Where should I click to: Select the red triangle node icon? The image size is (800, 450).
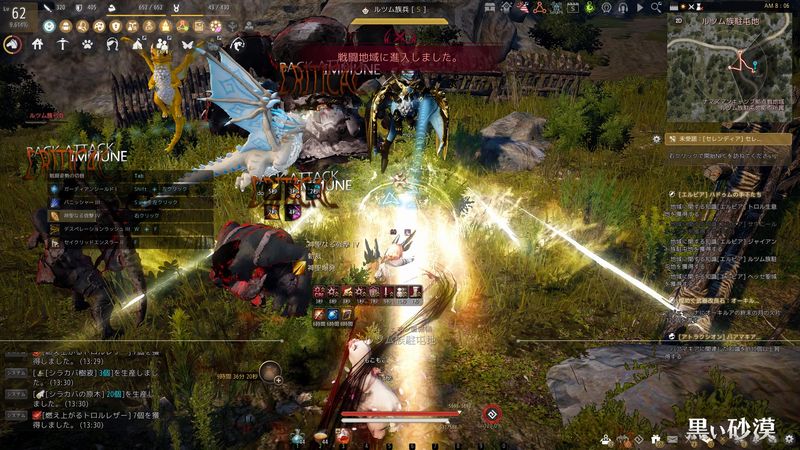pos(537,7)
